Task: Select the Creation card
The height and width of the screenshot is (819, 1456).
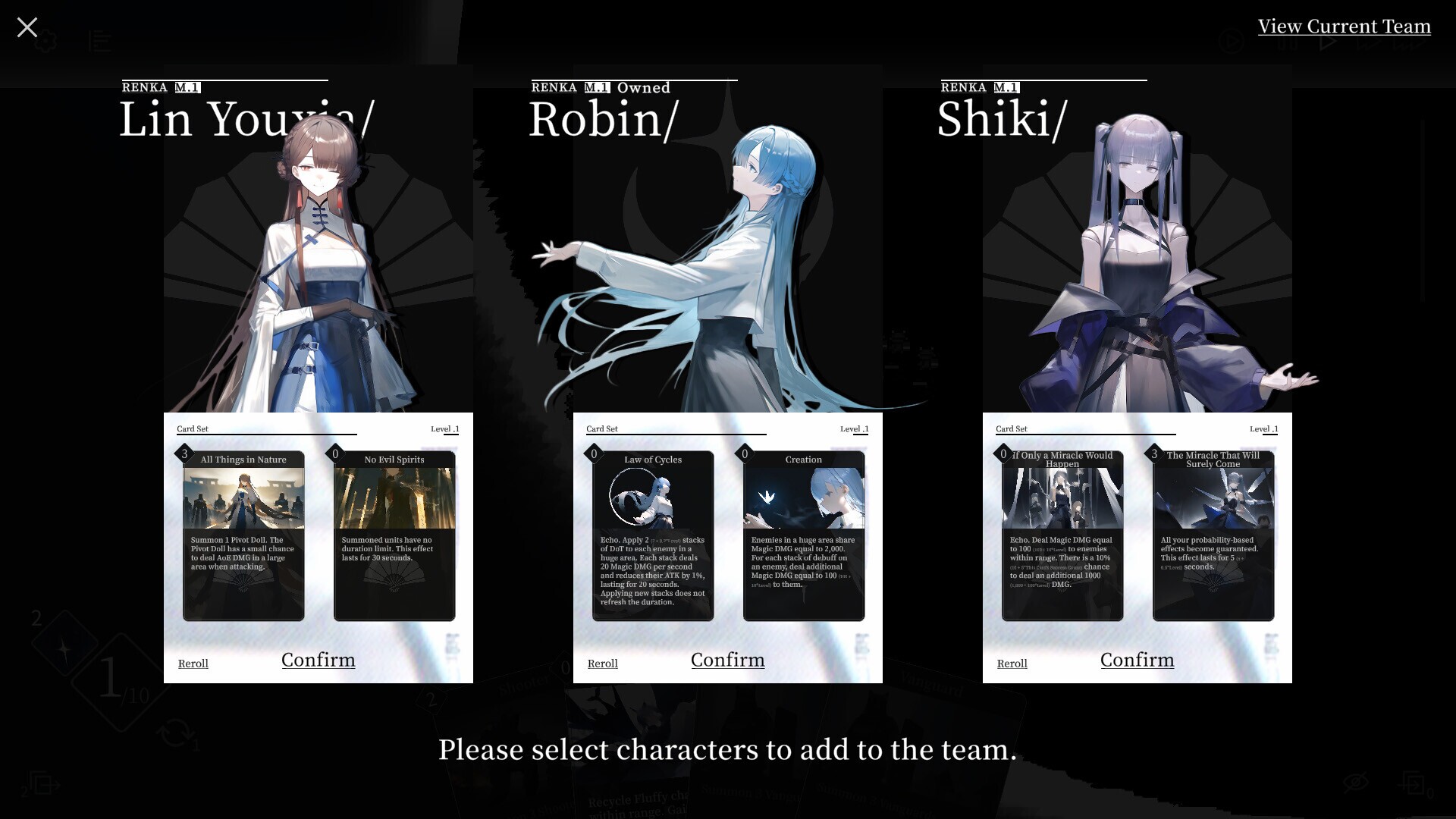Action: coord(804,535)
